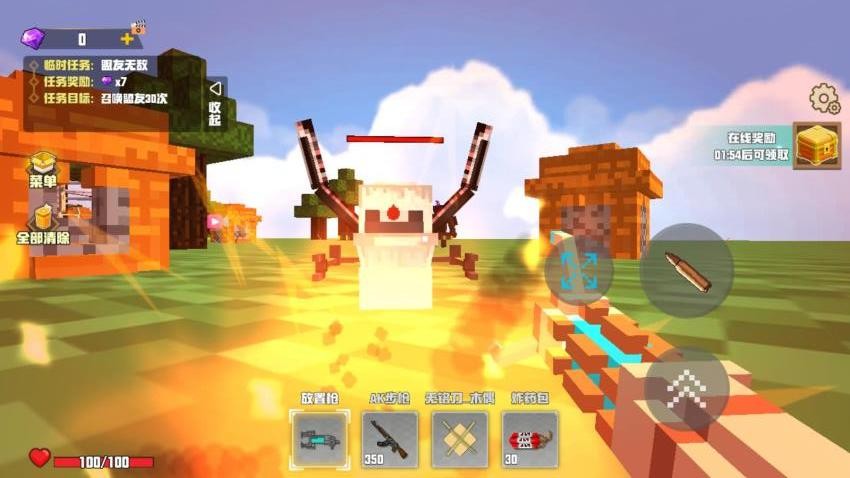Fire using the bullet button
This screenshot has width=850, height=478.
[686, 271]
